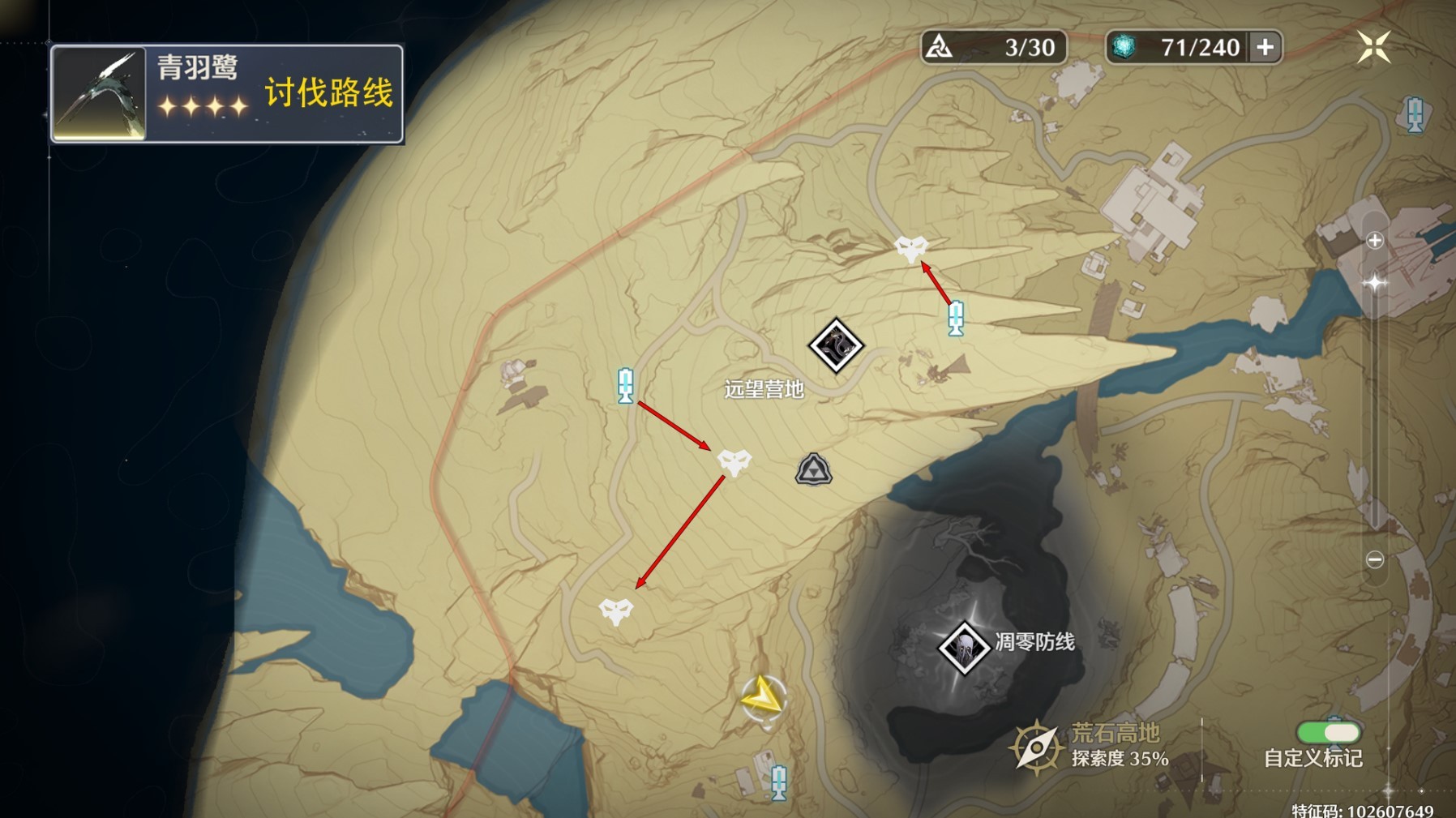Select the 青羽鹭 monster thumbnail card

point(99,93)
